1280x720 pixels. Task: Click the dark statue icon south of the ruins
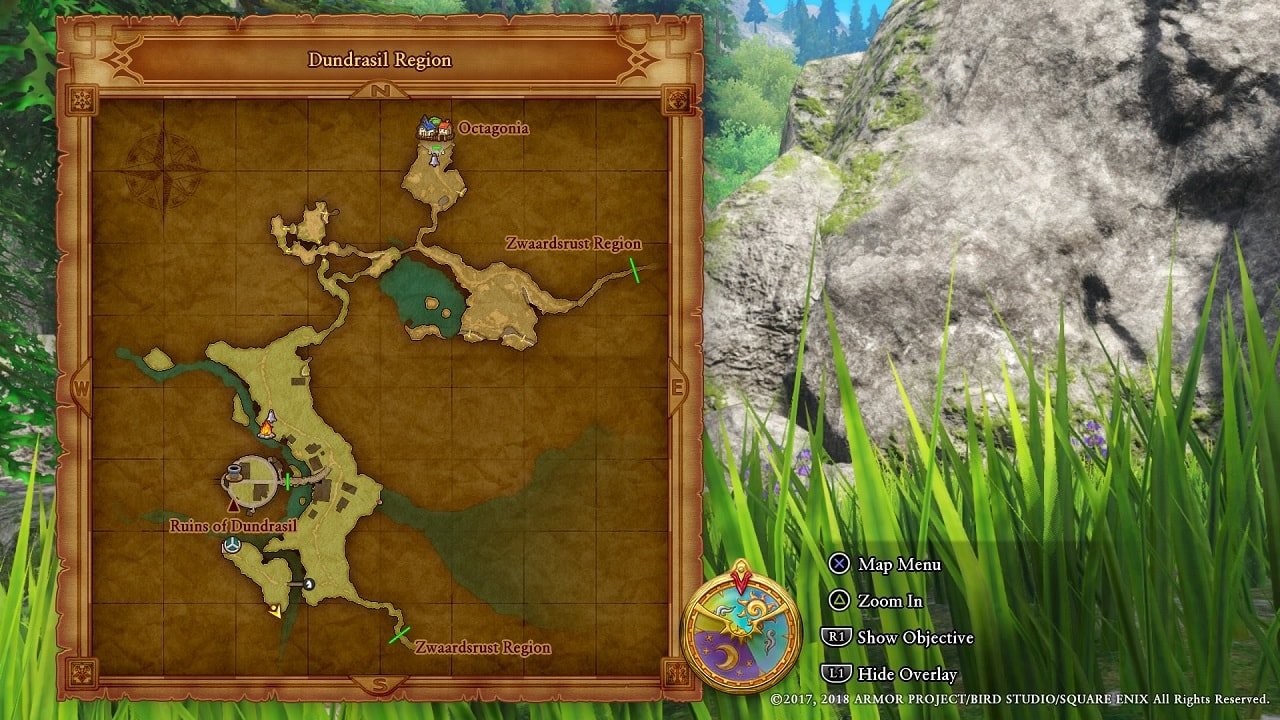click(310, 583)
